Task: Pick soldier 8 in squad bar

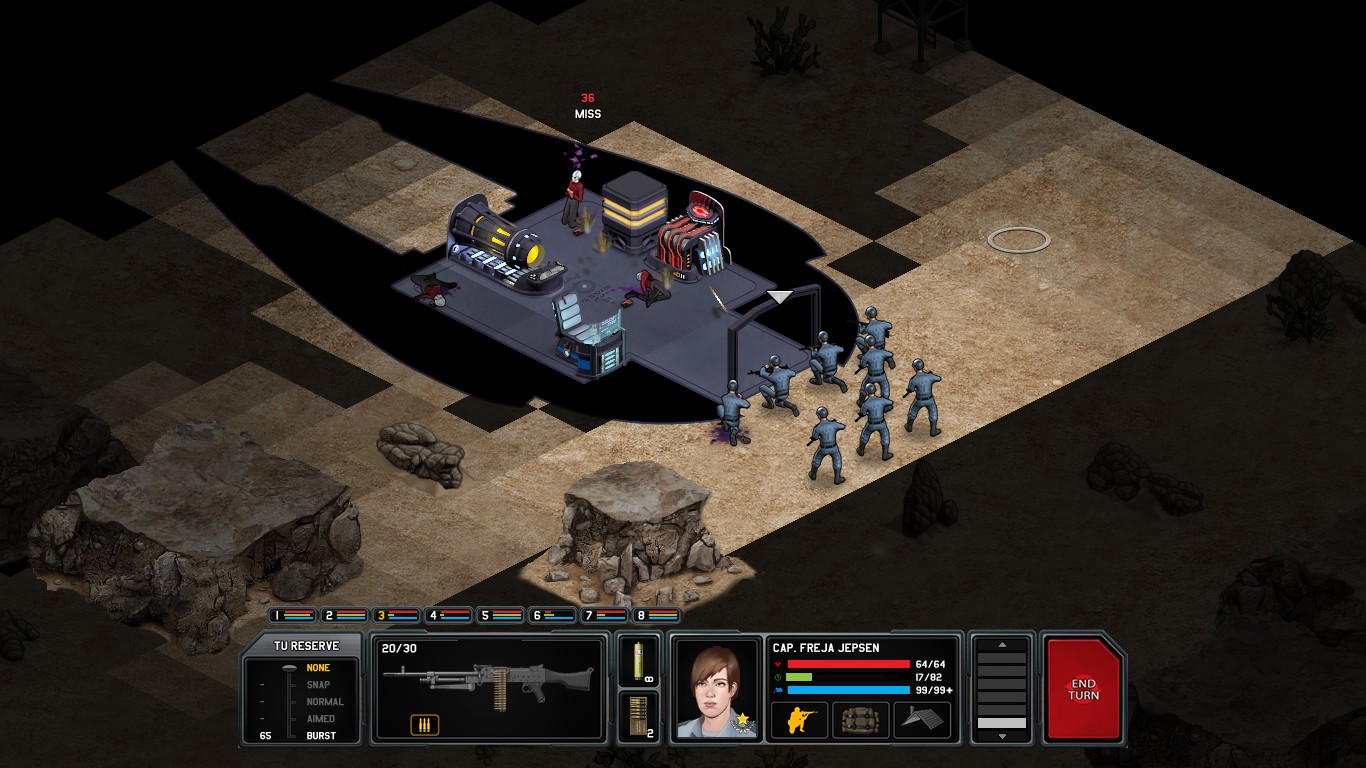Action: click(656, 616)
